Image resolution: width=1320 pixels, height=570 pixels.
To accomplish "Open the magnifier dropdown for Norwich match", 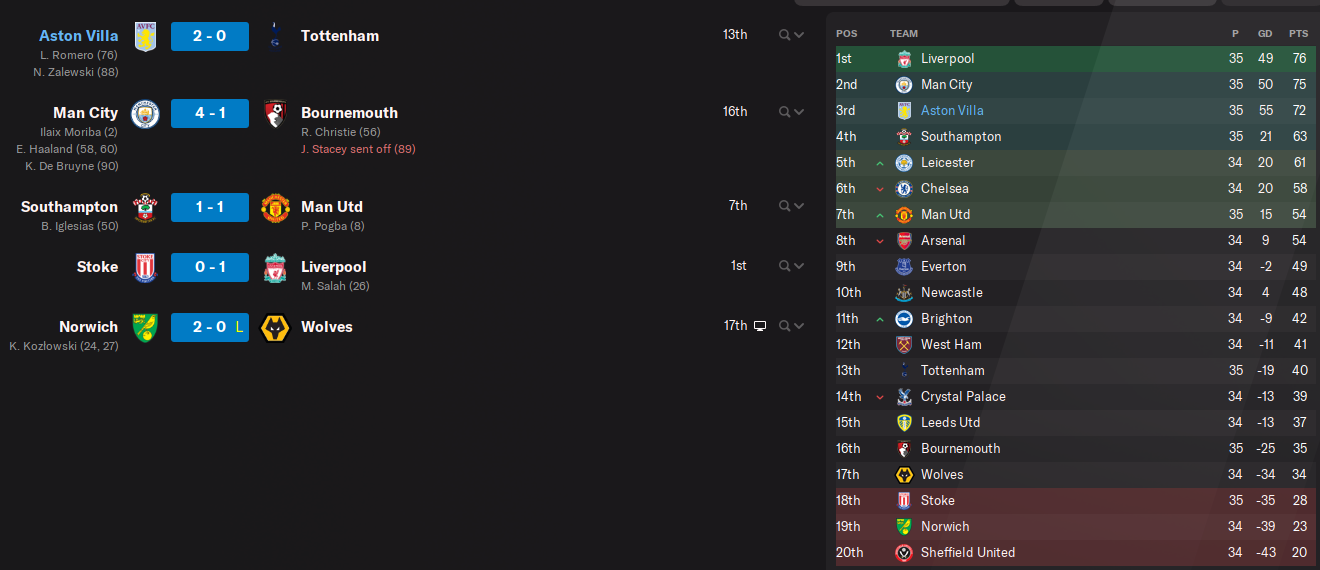I will point(791,326).
